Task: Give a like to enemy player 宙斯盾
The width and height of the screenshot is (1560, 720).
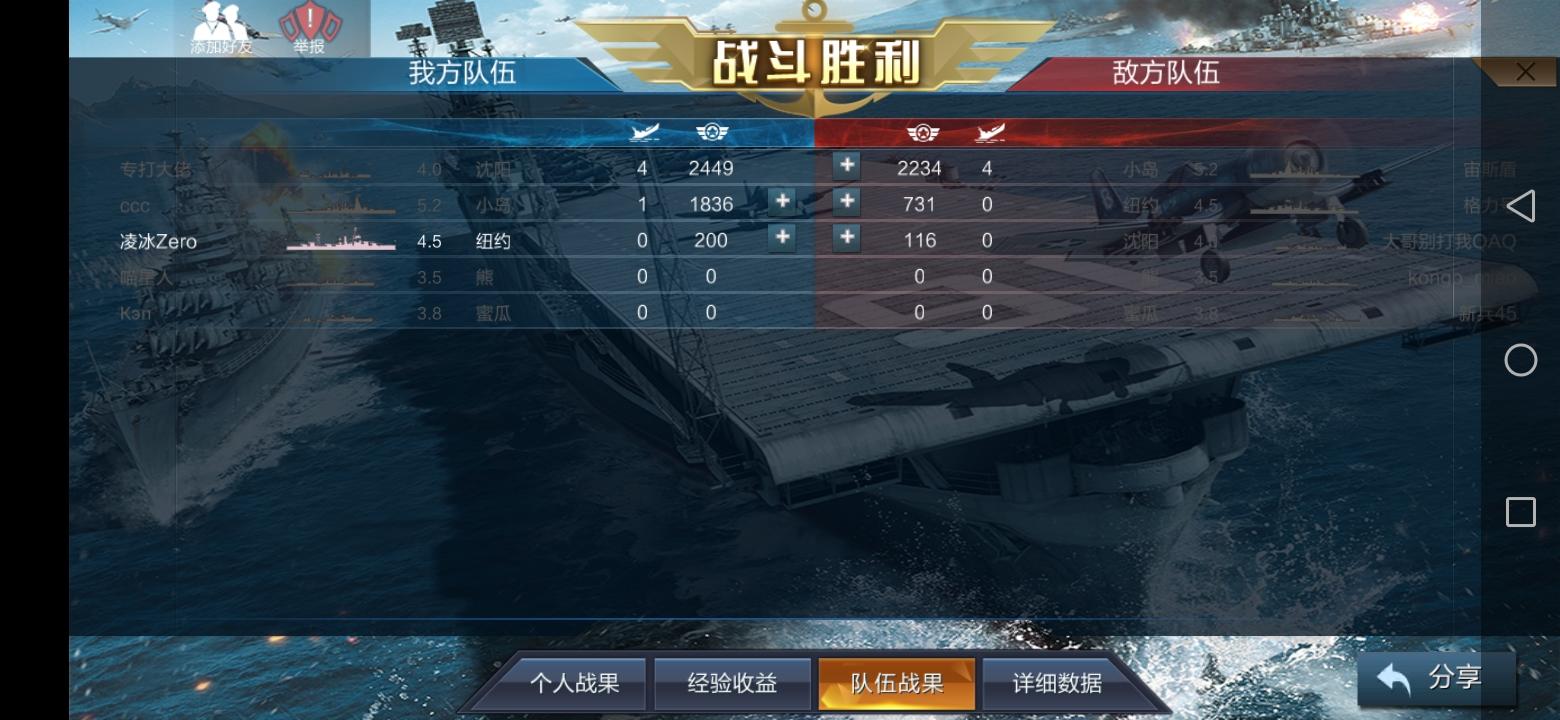Action: click(847, 167)
